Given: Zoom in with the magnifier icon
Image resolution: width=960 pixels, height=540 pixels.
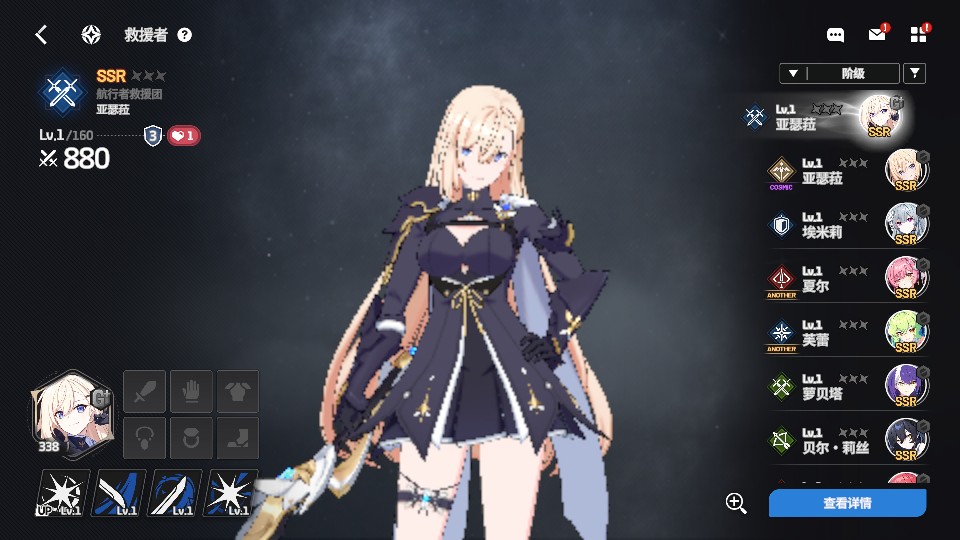Looking at the screenshot, I should [736, 503].
